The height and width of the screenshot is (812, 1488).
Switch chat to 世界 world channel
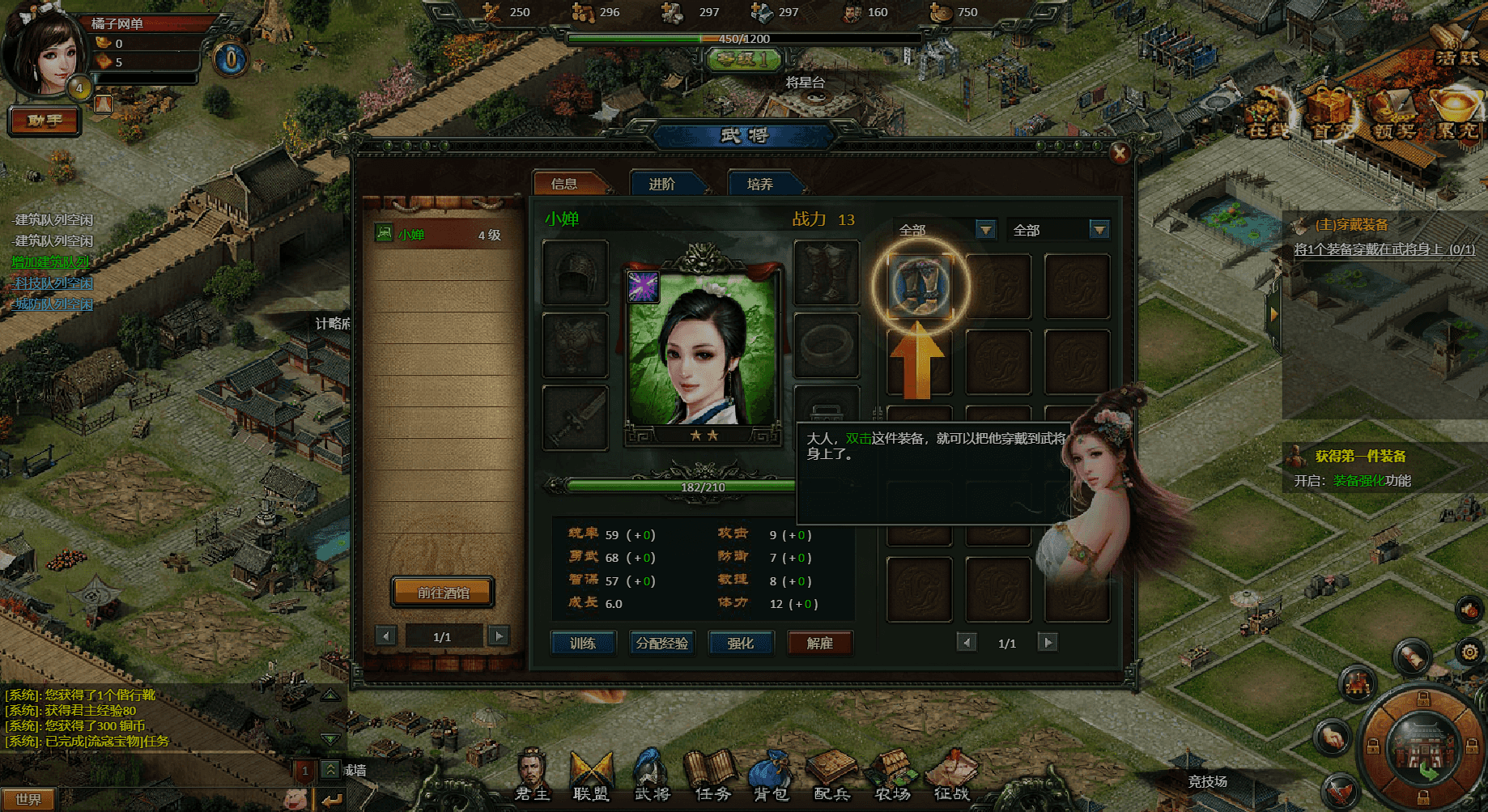point(29,799)
